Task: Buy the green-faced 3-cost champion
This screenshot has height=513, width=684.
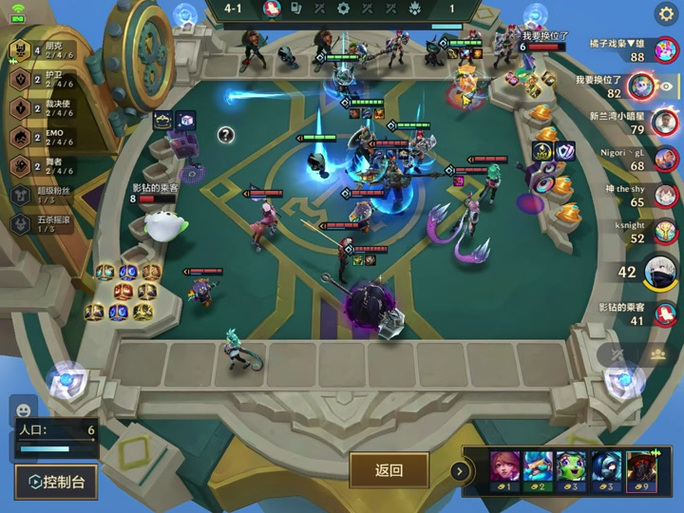Action: 574,471
